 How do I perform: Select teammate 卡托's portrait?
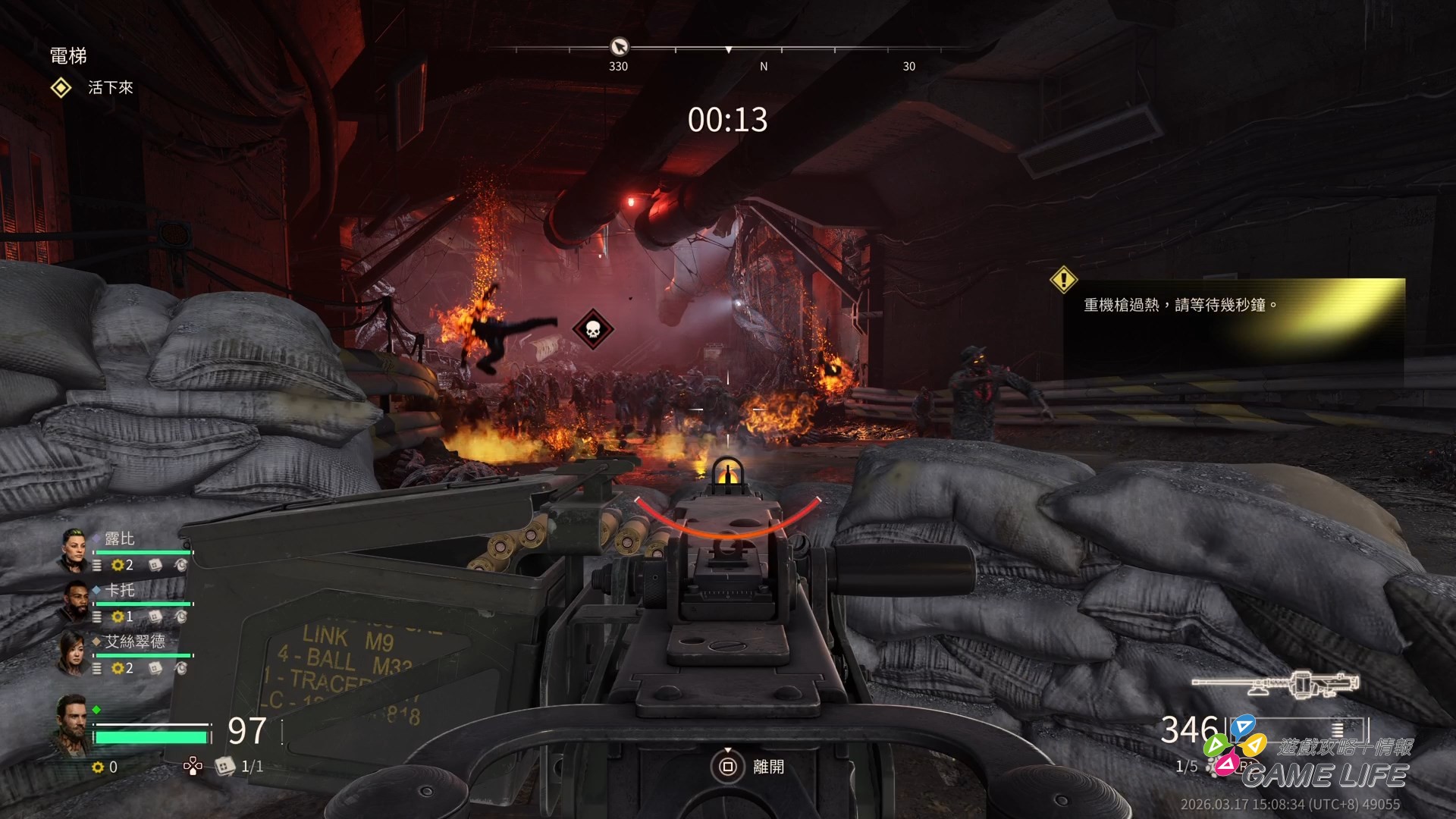click(75, 601)
